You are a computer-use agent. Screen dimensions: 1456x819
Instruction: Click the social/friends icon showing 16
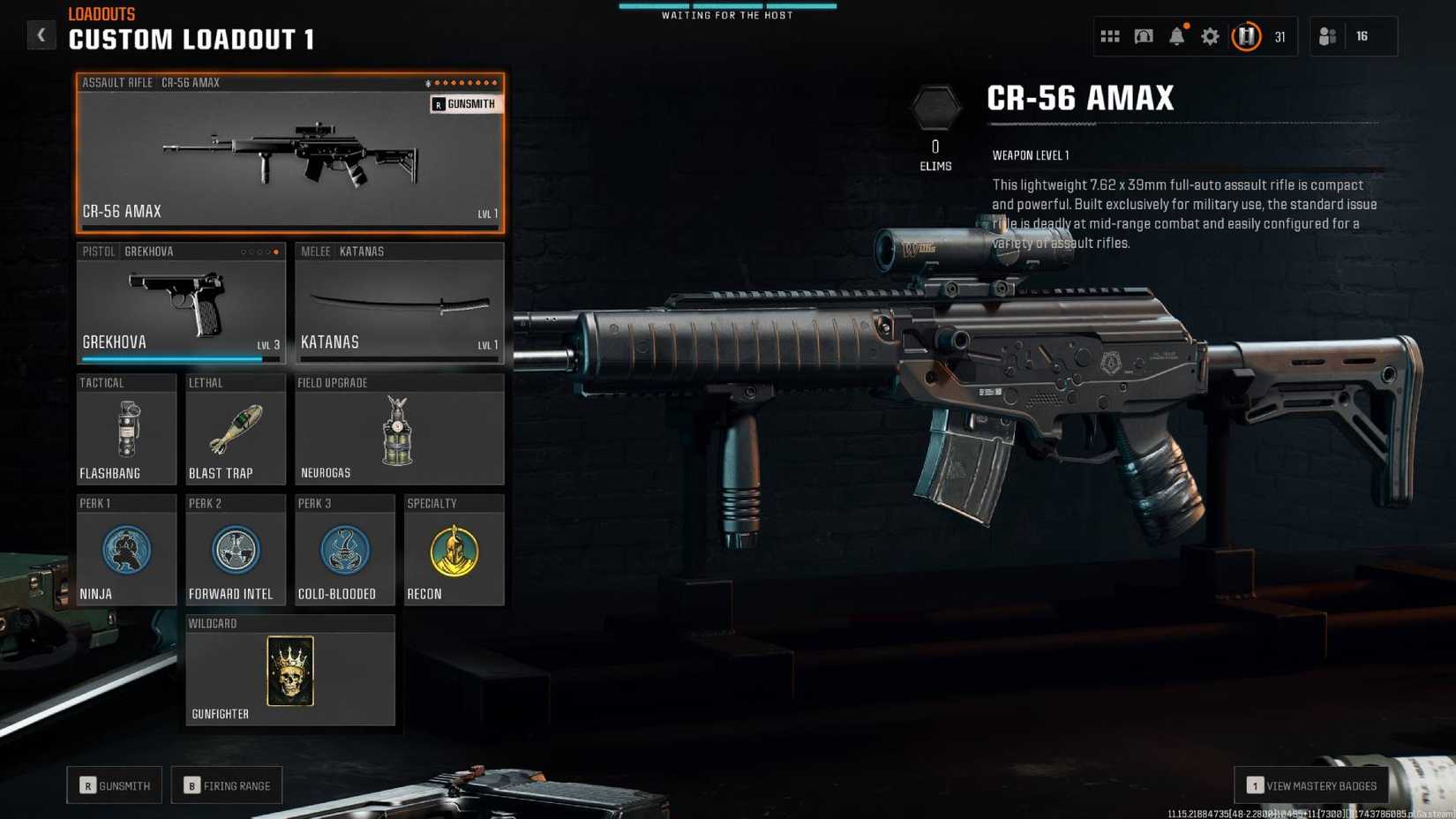point(1327,36)
